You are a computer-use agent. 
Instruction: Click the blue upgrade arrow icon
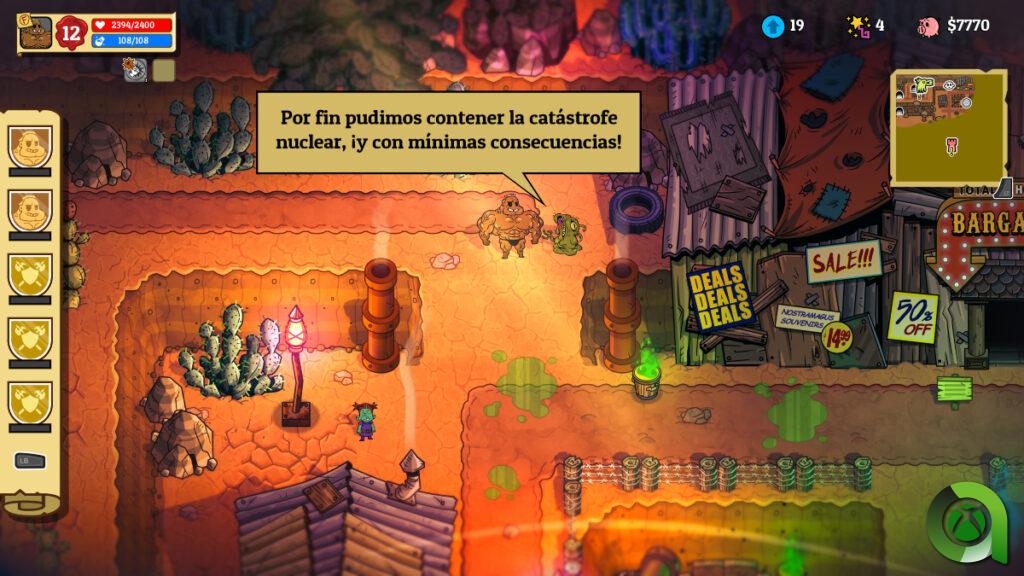click(772, 26)
